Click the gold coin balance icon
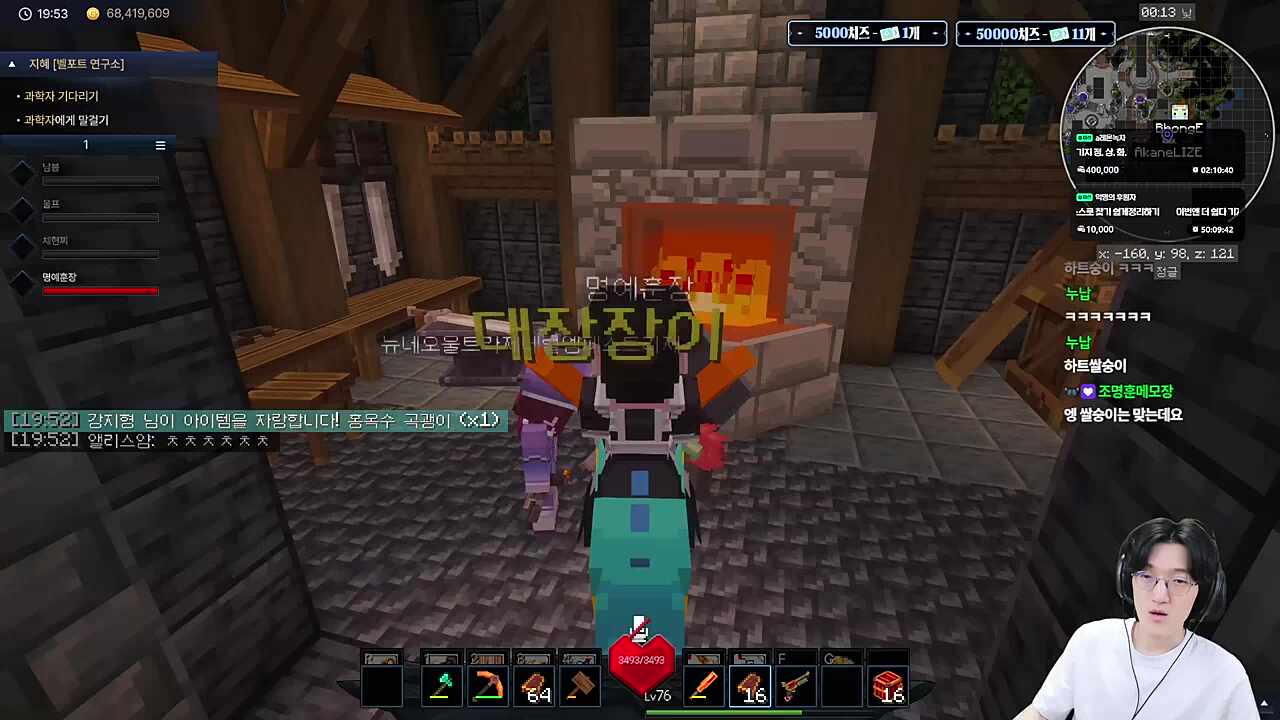Viewport: 1280px width, 720px height. [93, 14]
